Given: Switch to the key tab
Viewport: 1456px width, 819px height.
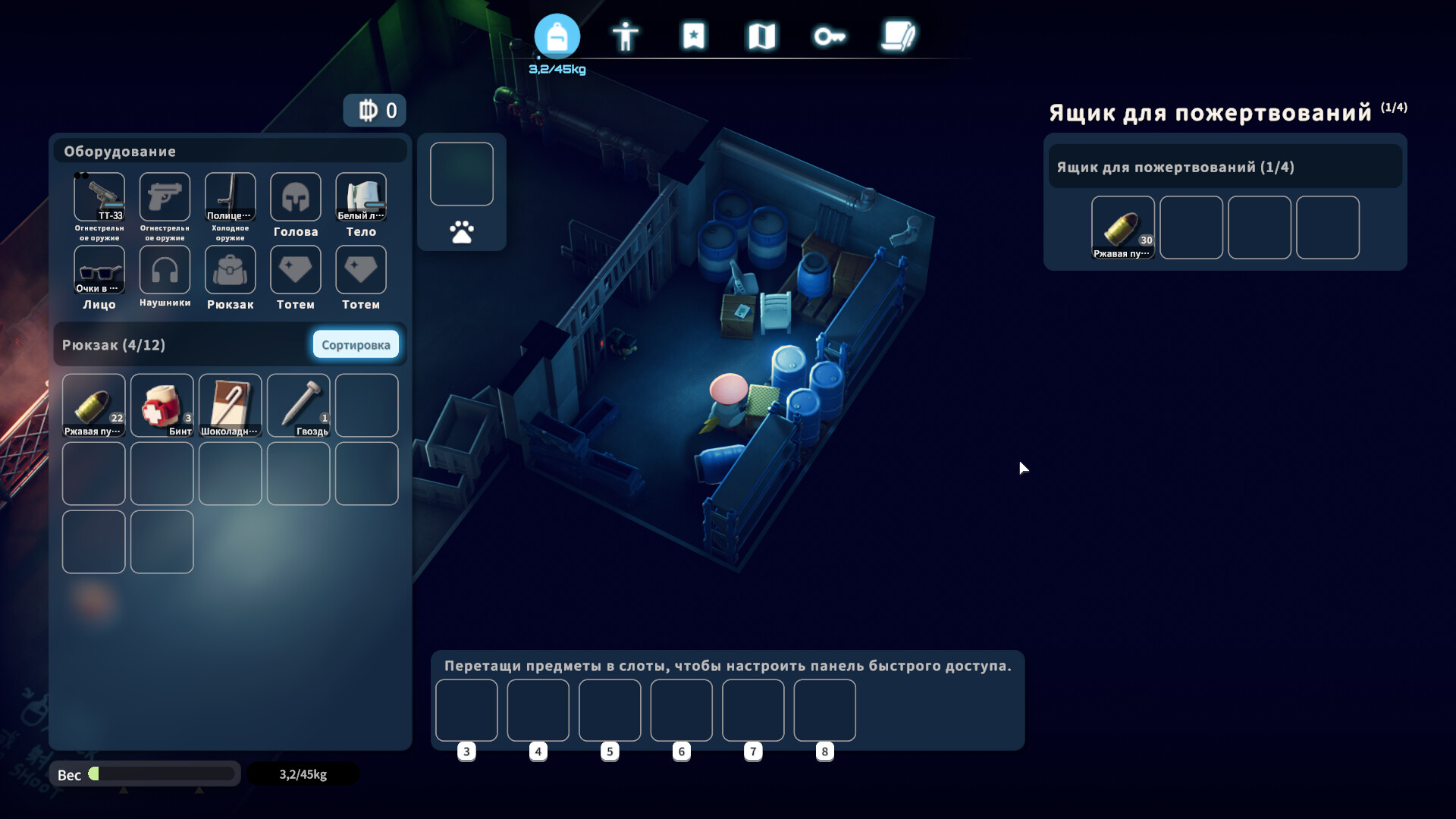Looking at the screenshot, I should (x=830, y=36).
